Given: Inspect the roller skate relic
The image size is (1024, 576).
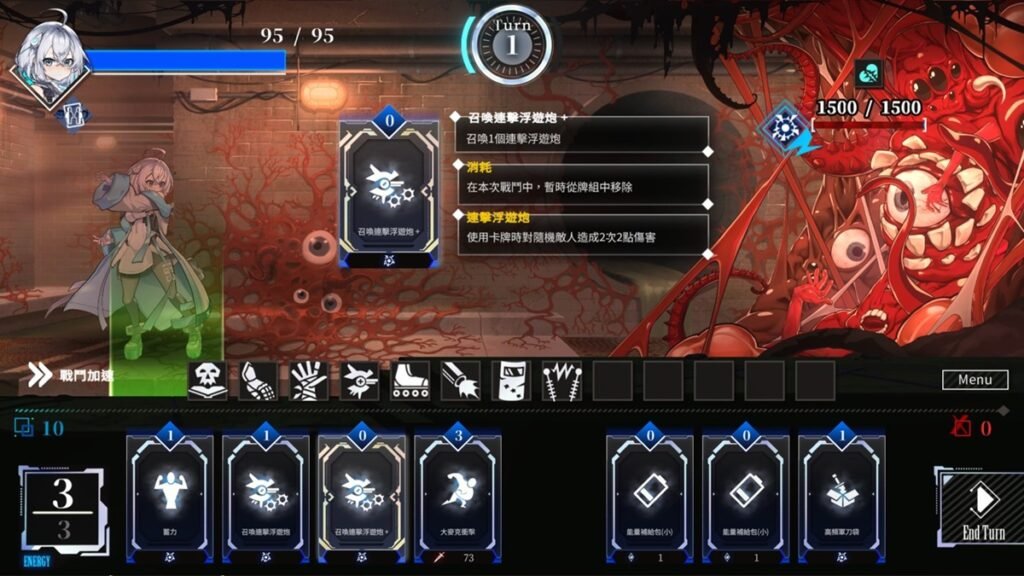Looking at the screenshot, I should pos(410,381).
